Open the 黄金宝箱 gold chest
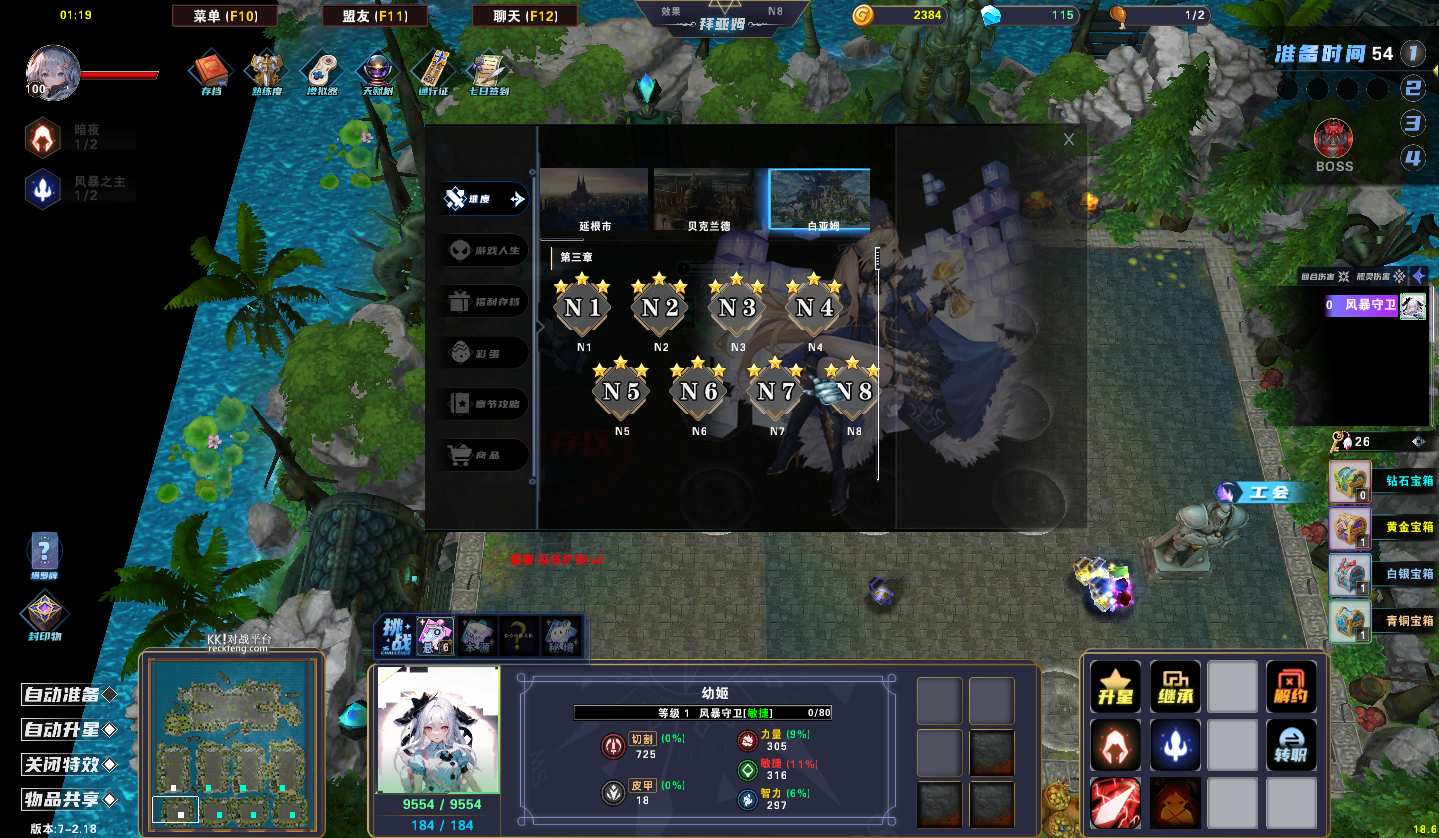The image size is (1439, 838). pyautogui.click(x=1349, y=527)
